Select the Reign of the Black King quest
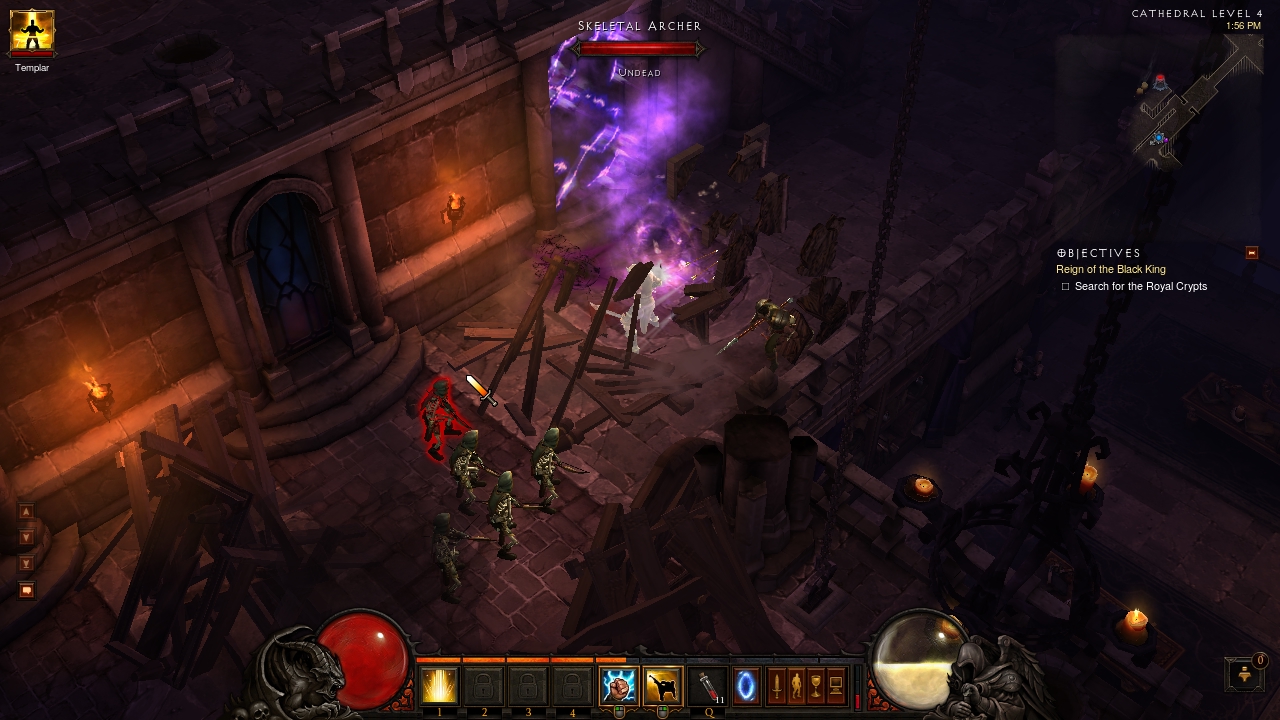 (1110, 269)
